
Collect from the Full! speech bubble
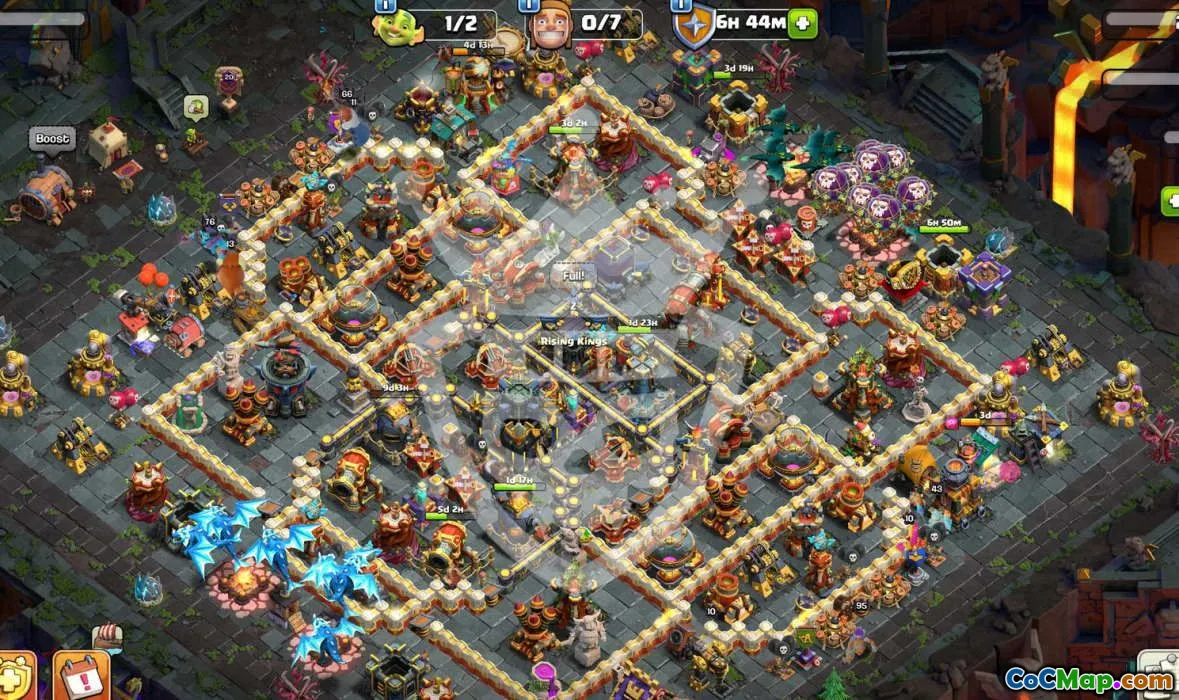coord(572,273)
